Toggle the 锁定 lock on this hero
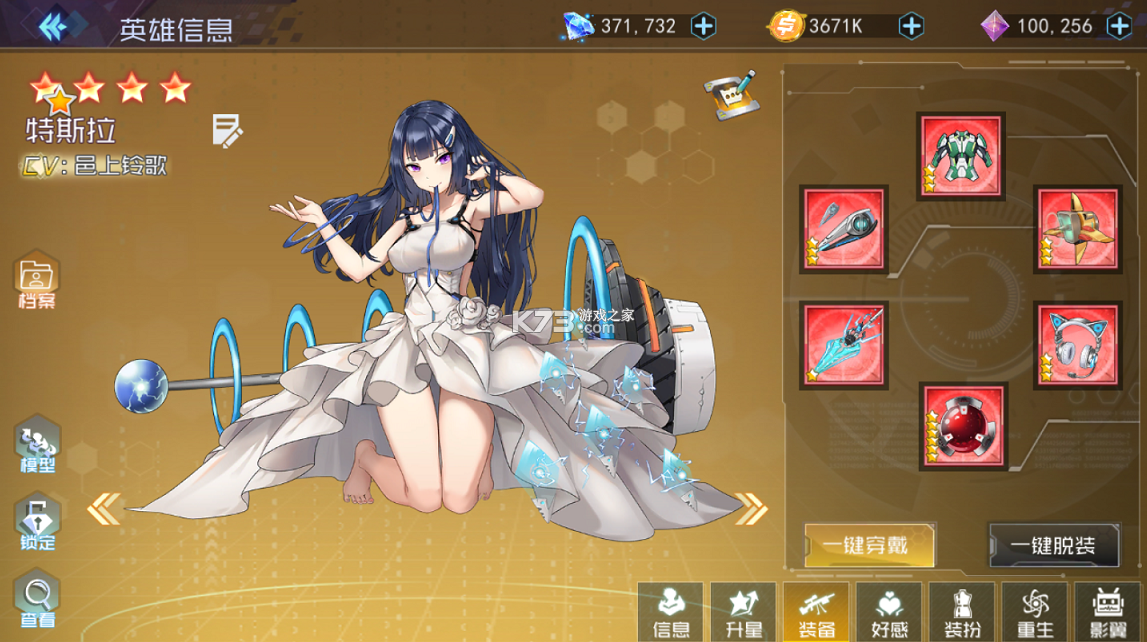Screen dimensions: 1147x642 point(38,524)
